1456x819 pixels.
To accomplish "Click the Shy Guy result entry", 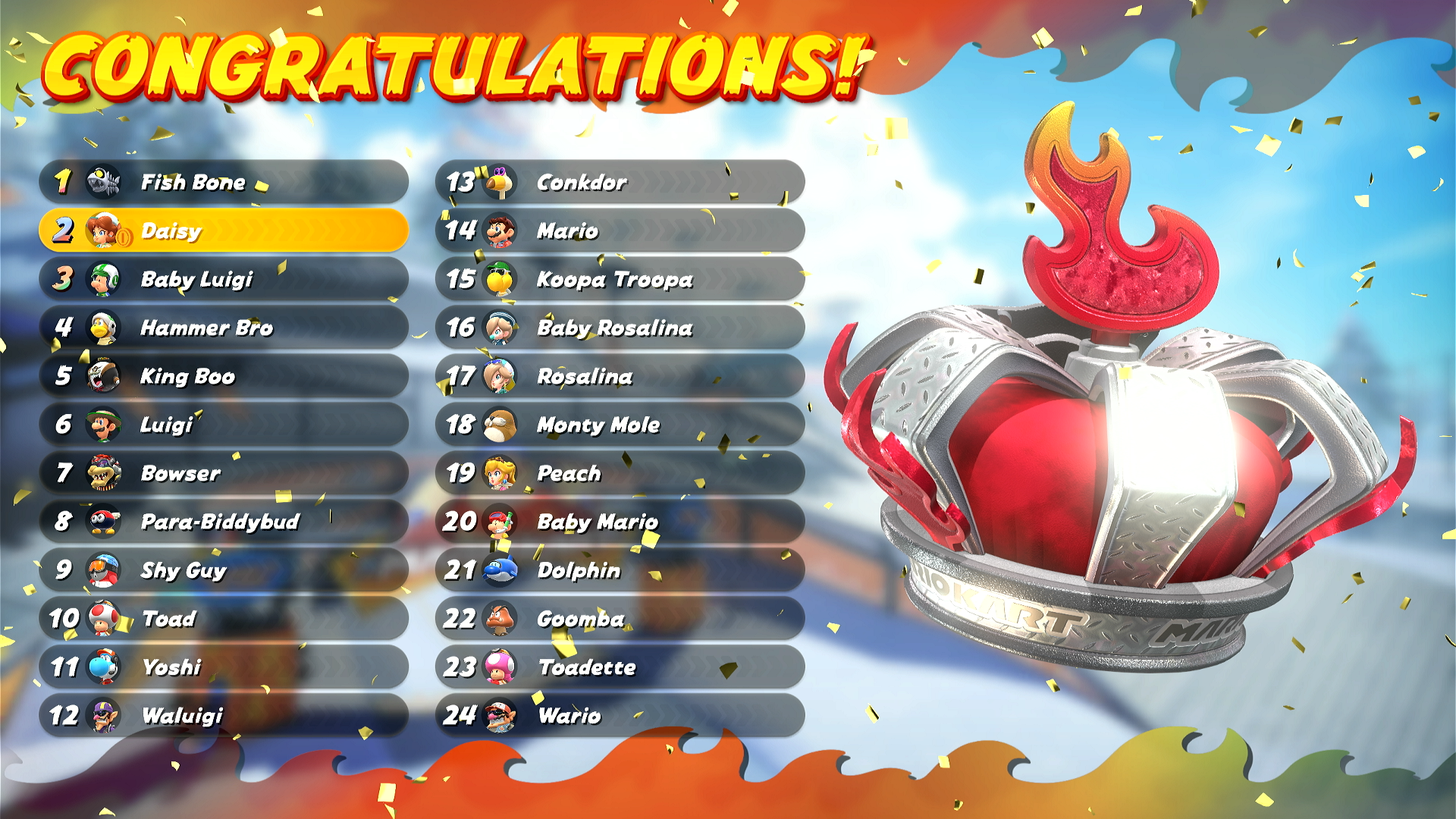I will [224, 570].
